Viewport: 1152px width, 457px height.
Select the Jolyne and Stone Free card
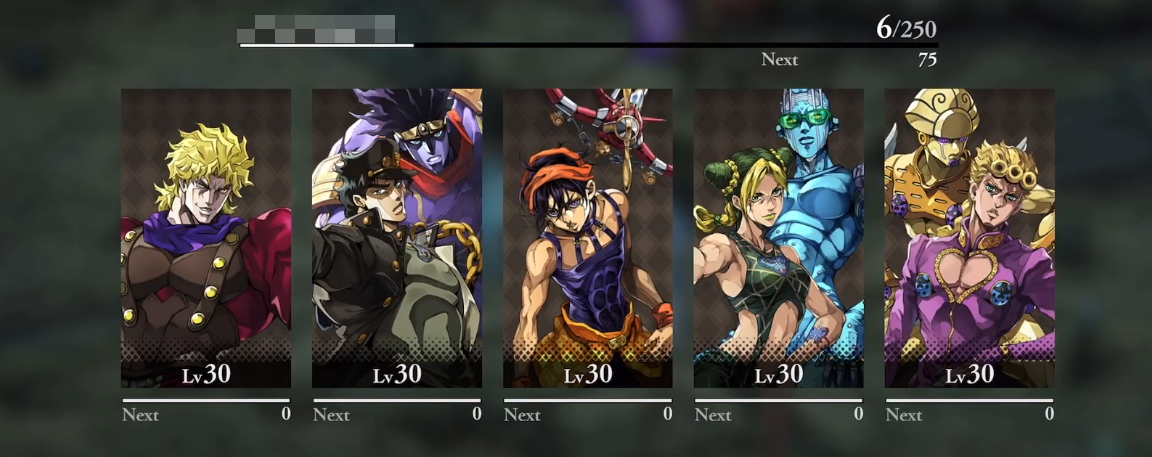779,238
